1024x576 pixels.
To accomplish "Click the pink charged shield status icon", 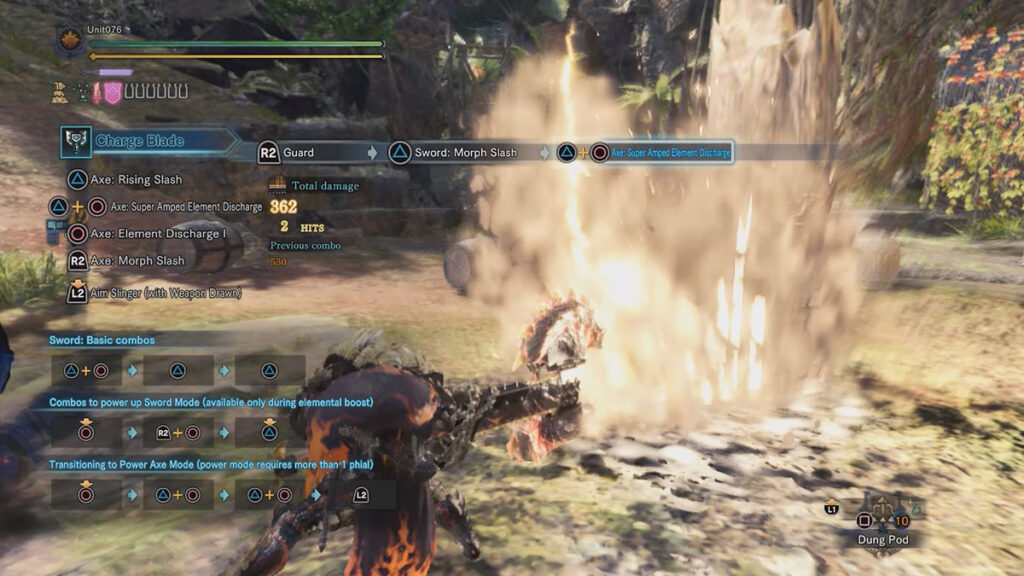I will coord(114,92).
